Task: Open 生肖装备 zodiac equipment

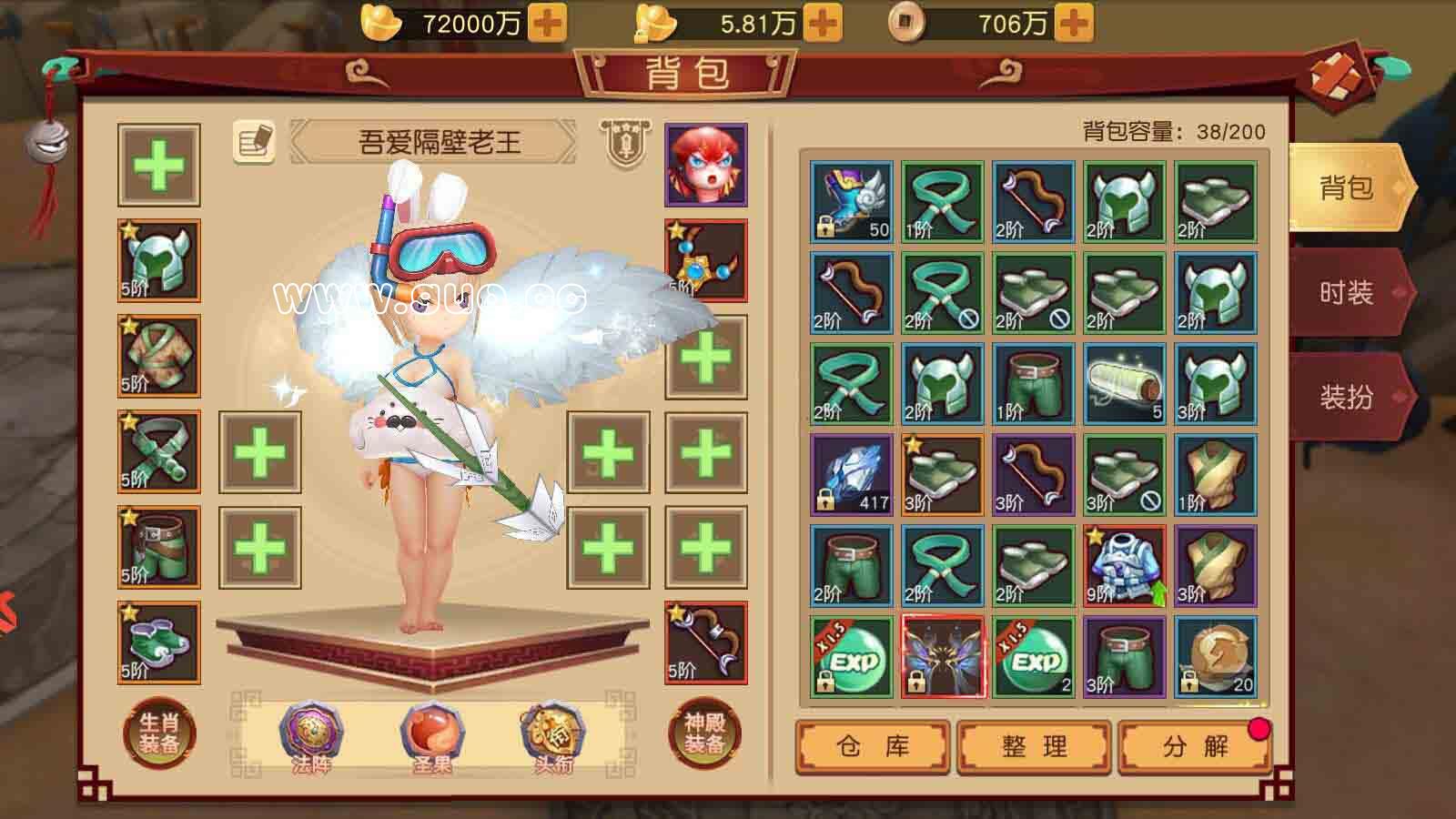Action: tap(159, 733)
